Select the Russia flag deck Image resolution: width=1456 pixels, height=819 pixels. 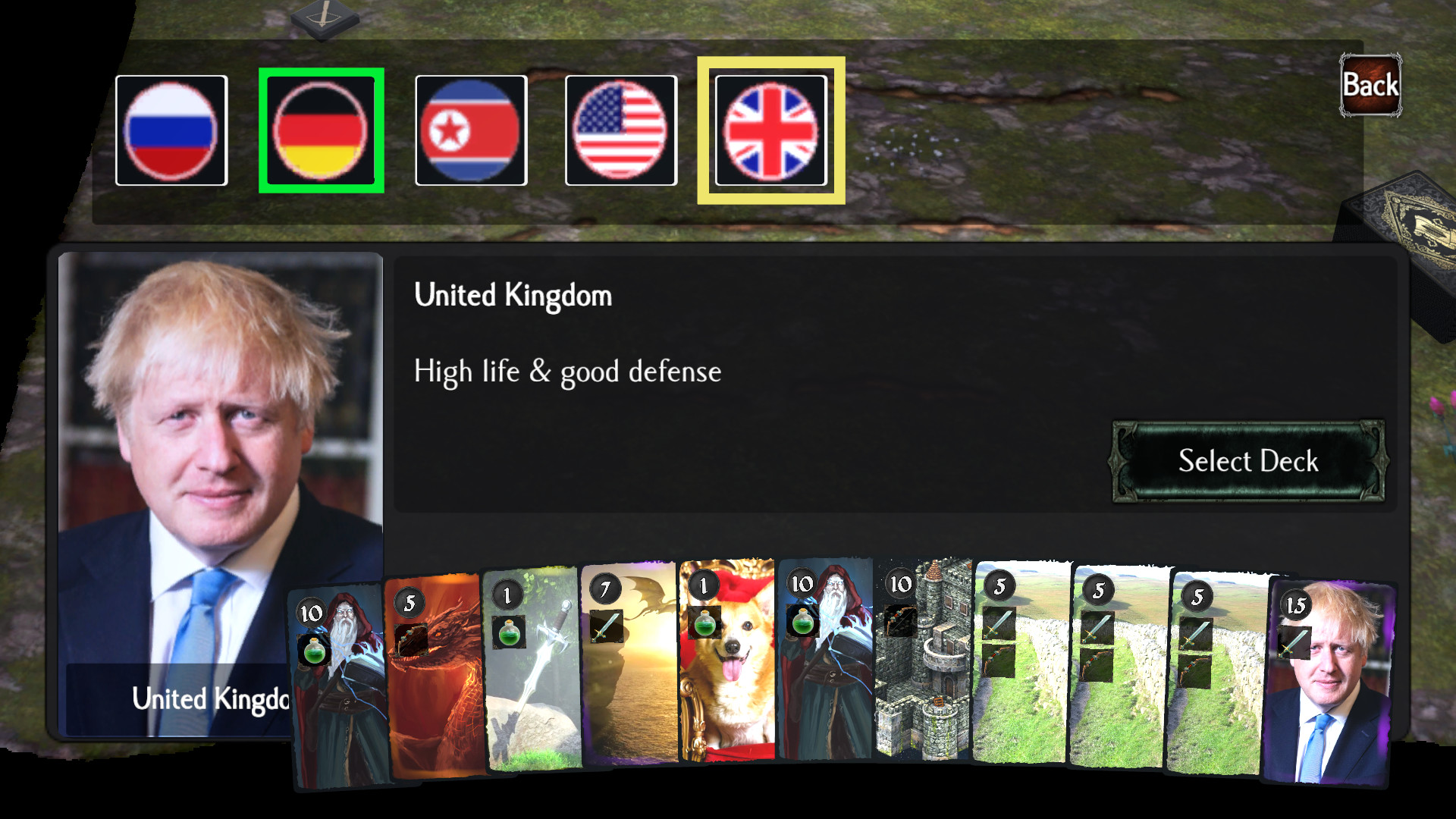pos(171,129)
